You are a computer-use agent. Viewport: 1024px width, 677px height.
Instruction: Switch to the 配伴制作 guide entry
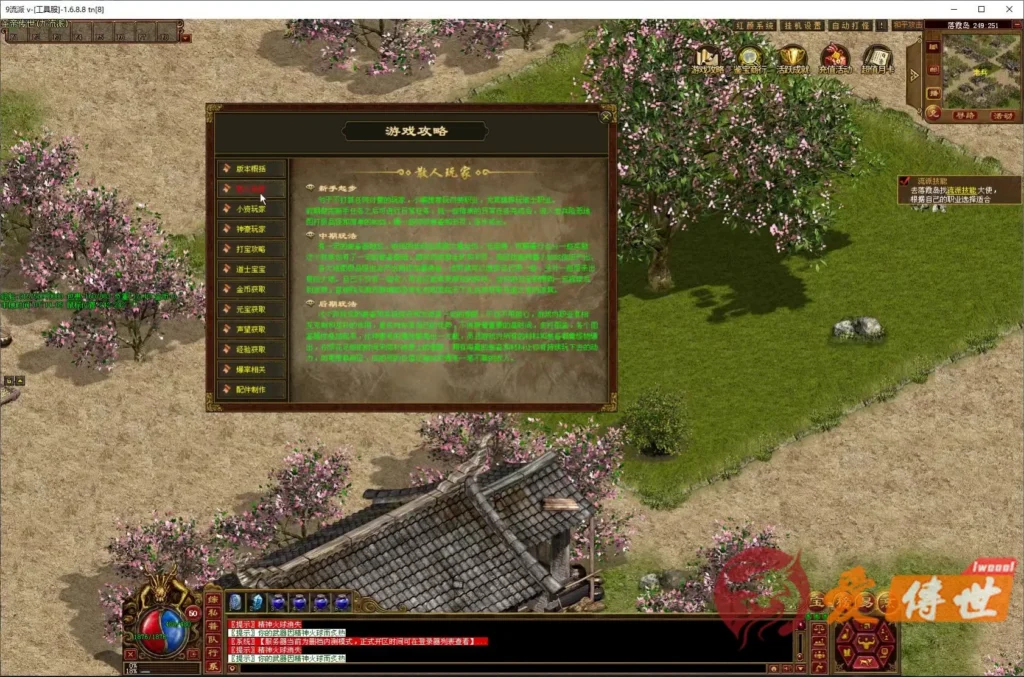pyautogui.click(x=251, y=389)
